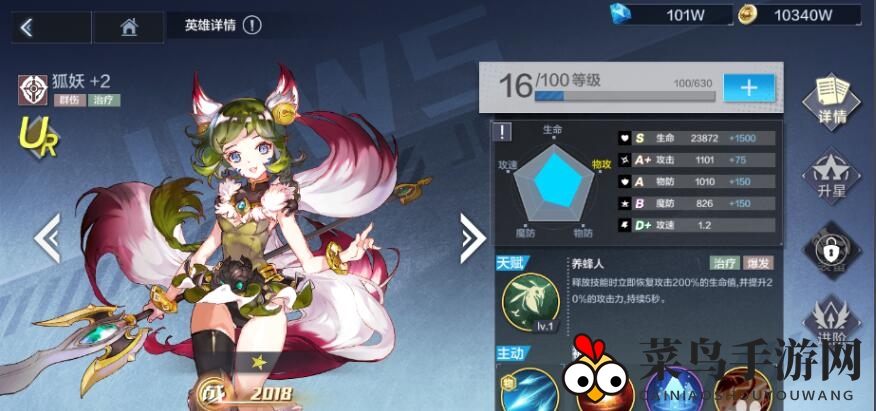
Task: View the previous hero with left arrow
Action: pyautogui.click(x=47, y=237)
